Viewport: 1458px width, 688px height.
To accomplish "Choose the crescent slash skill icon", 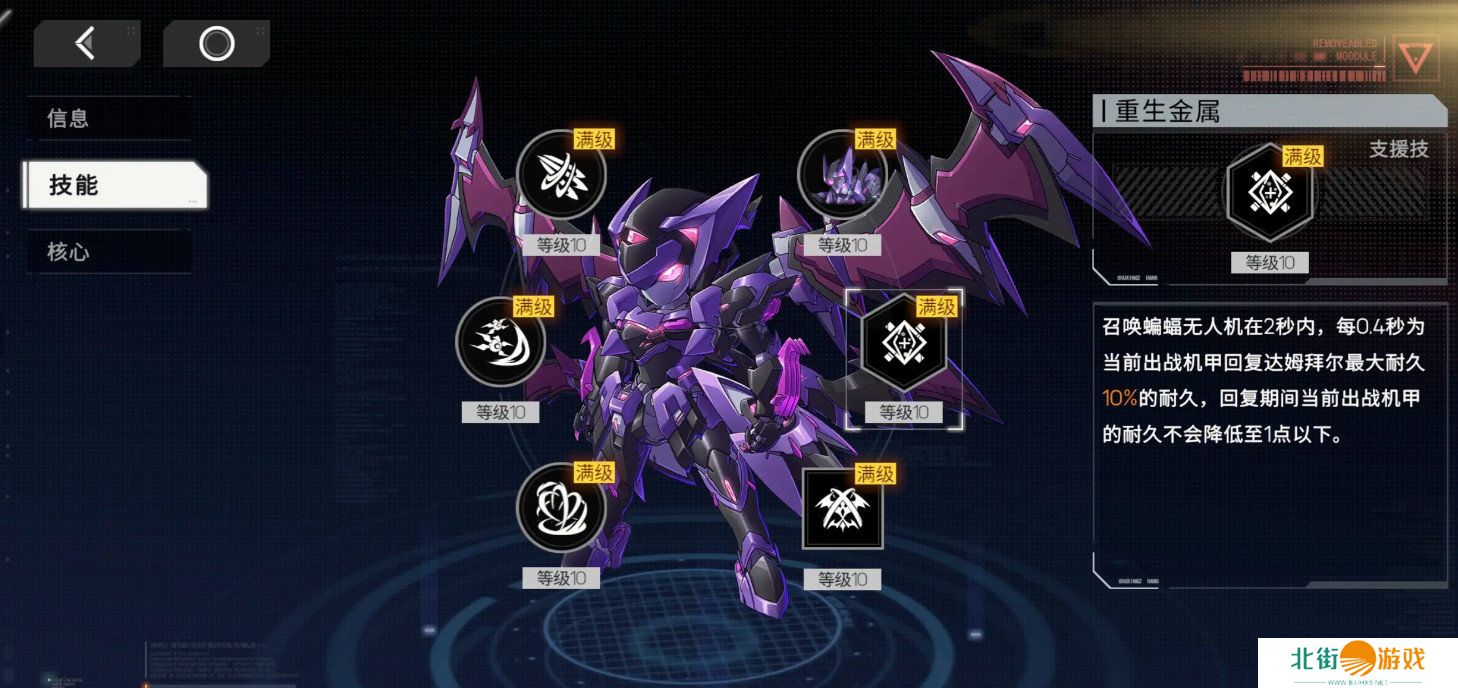I will [500, 342].
